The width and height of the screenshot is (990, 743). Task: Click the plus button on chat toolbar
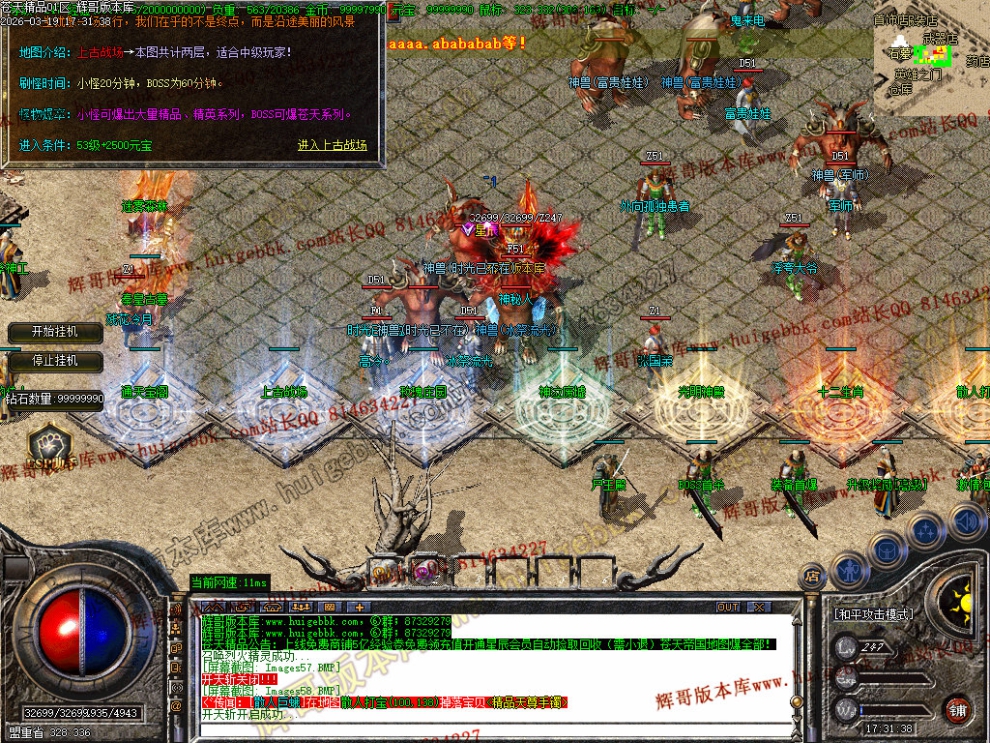[359, 607]
